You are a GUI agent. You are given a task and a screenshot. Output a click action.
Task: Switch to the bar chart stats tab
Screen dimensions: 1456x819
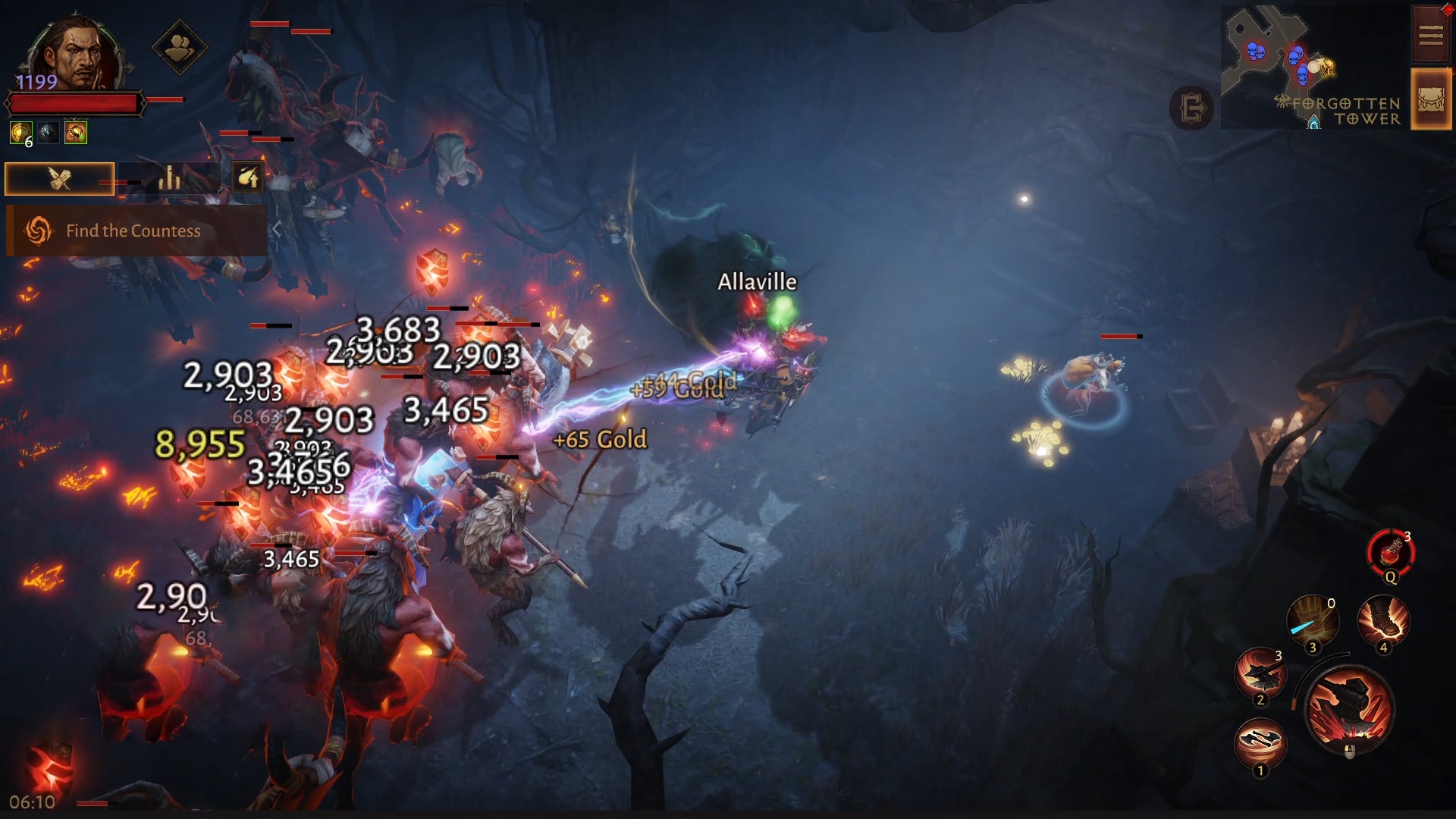(x=169, y=178)
